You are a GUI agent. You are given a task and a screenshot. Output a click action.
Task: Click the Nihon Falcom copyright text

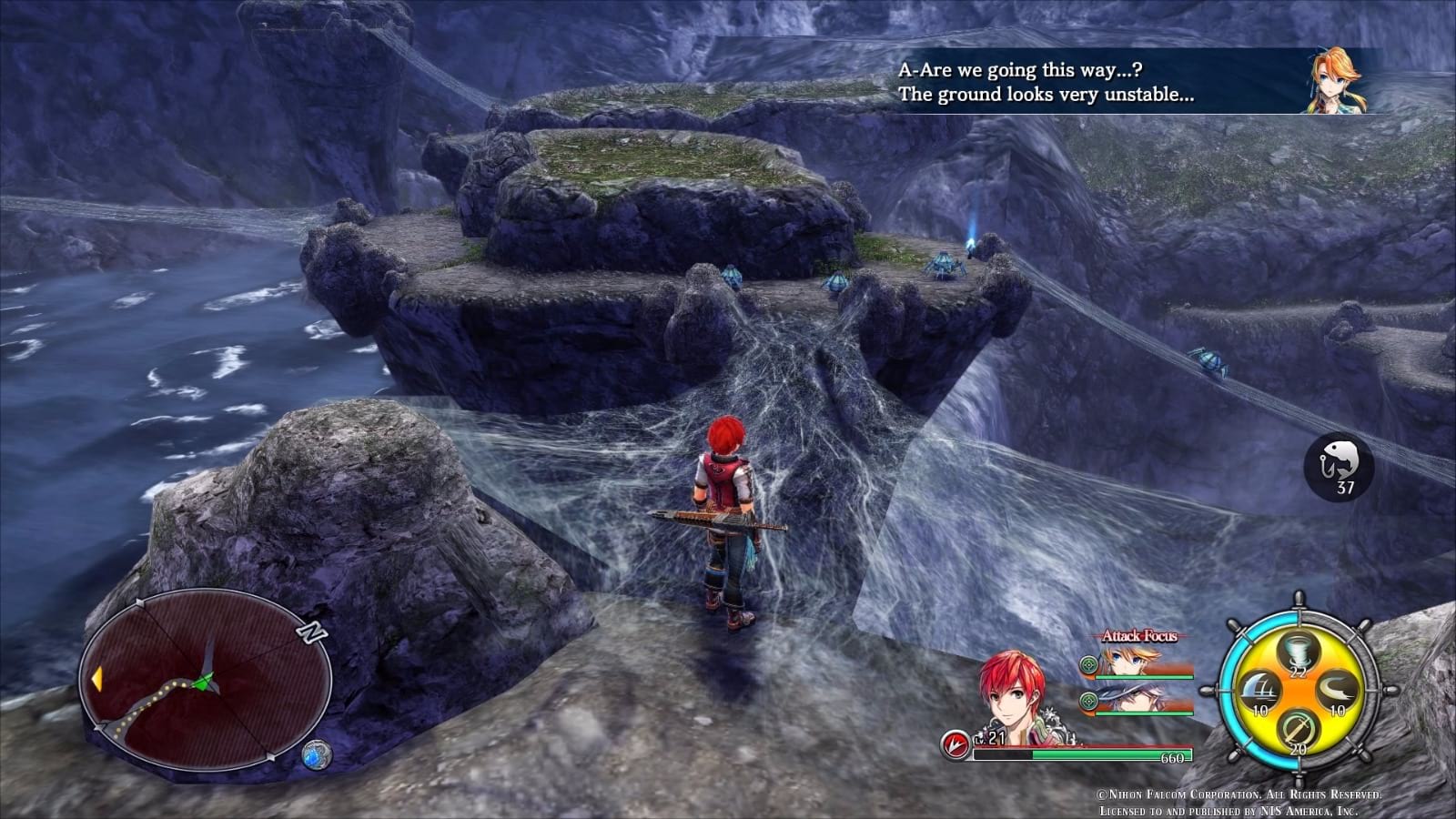pos(1239,794)
